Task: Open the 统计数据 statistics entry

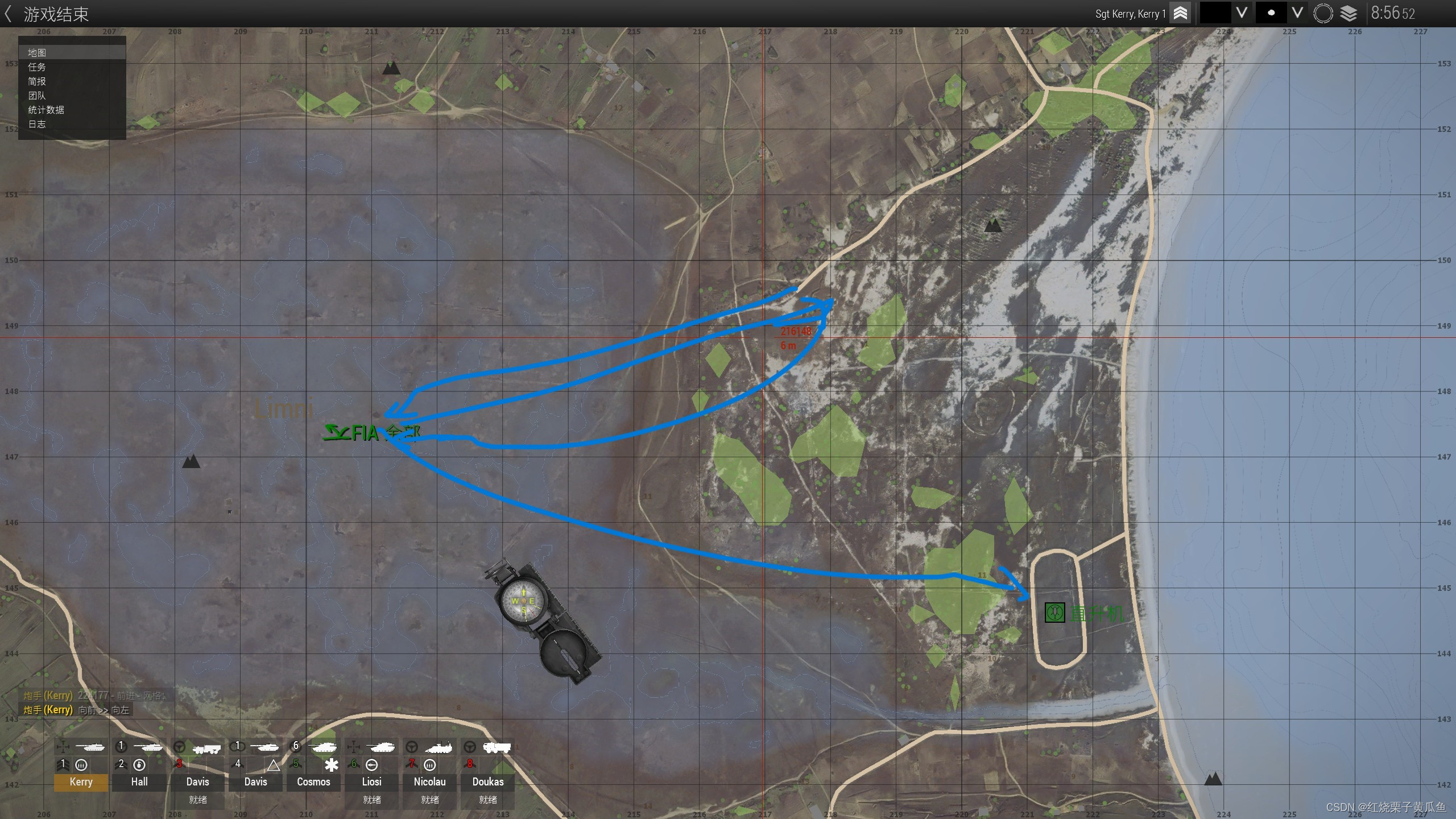Action: pos(47,110)
